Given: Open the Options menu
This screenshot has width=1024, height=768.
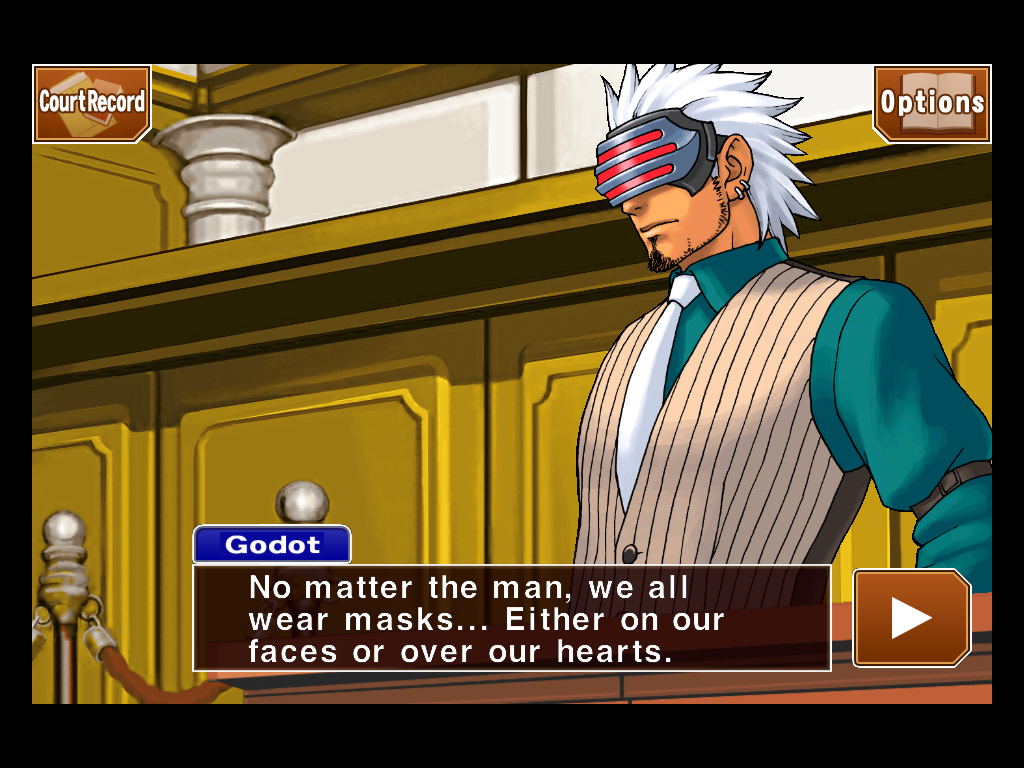Looking at the screenshot, I should 932,103.
